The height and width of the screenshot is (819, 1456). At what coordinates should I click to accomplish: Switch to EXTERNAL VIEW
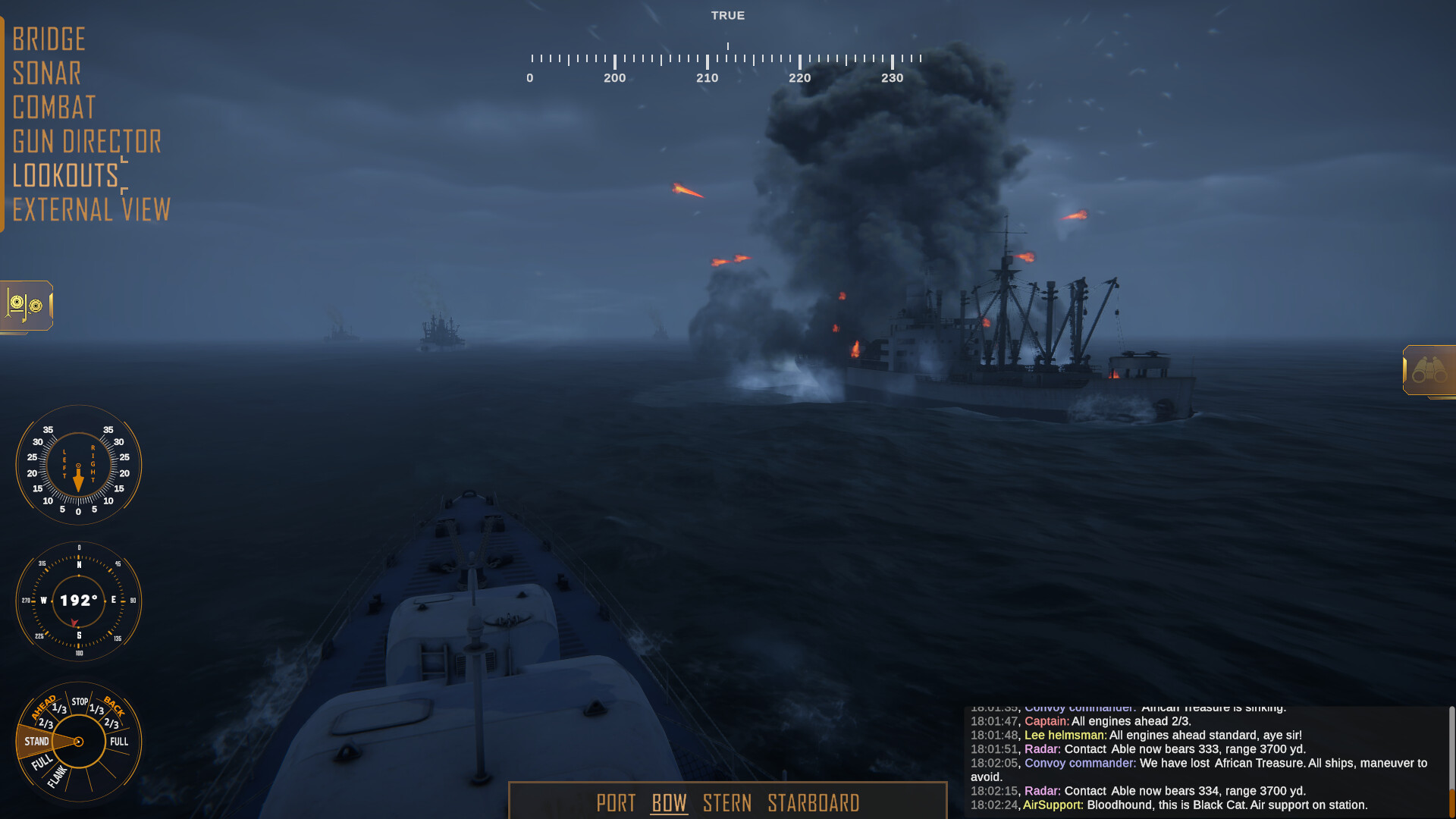point(91,209)
